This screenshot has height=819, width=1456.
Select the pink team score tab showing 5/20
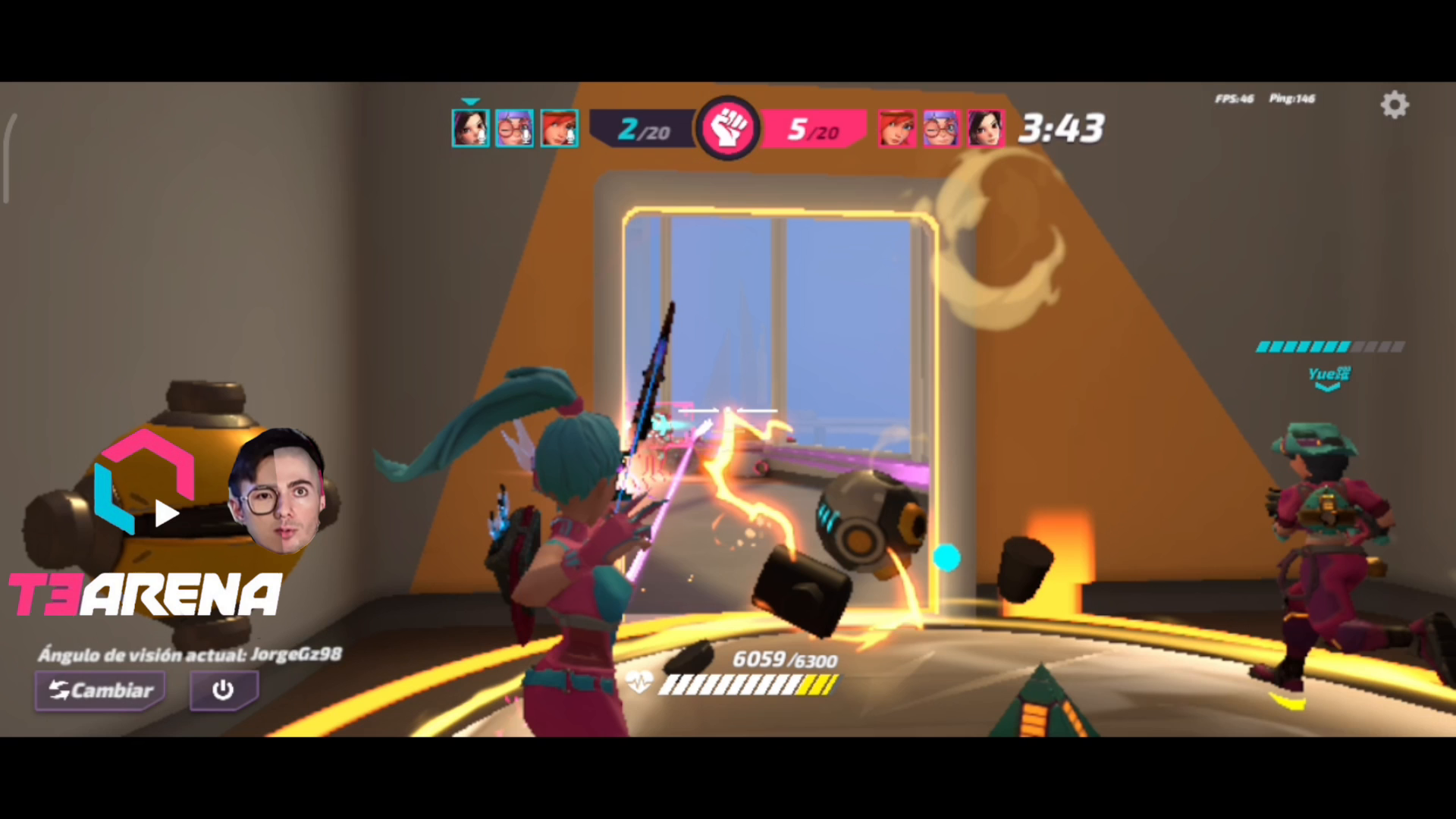814,129
